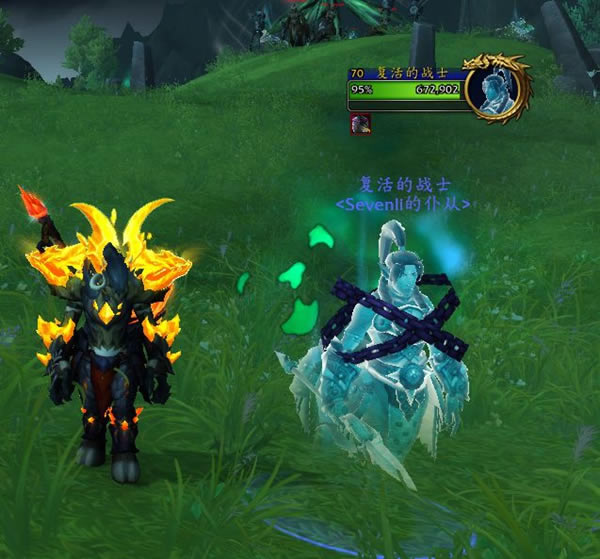Select the red-bordered debuff icon under the target frame
Viewport: 600px width, 559px height.
(360, 125)
